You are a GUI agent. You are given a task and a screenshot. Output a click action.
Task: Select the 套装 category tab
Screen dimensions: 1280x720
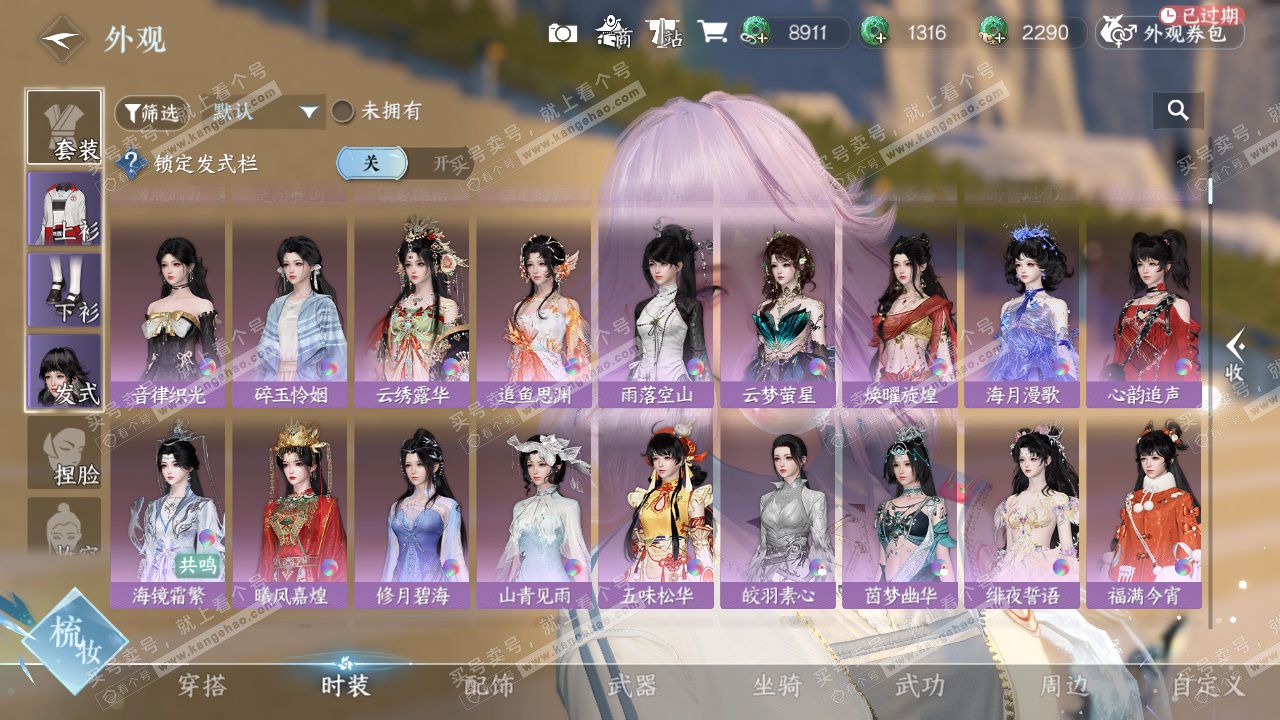[64, 127]
